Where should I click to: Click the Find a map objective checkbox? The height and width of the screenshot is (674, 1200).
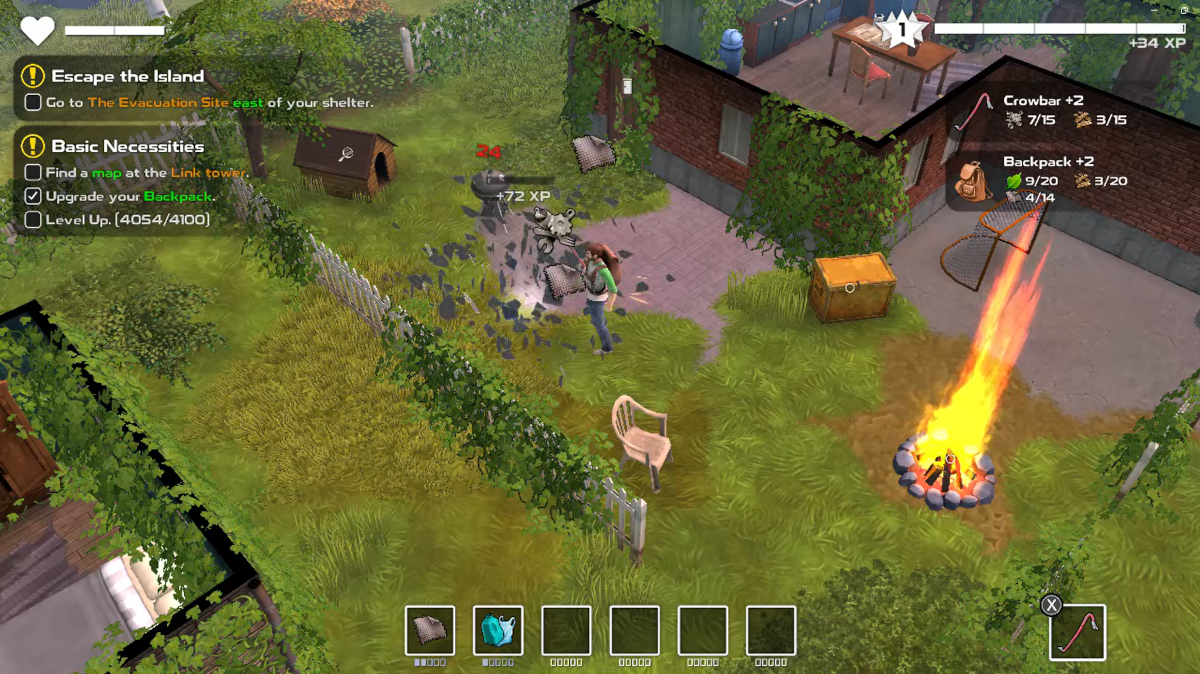(33, 173)
